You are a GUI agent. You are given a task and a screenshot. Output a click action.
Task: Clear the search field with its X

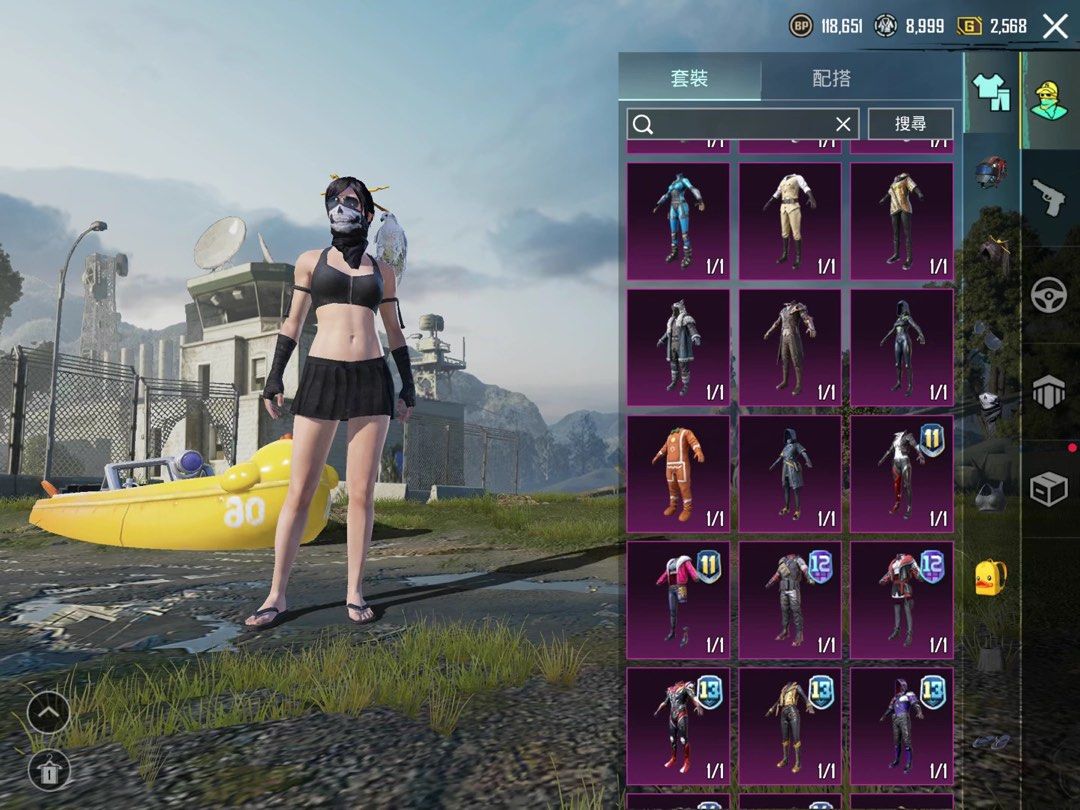pyautogui.click(x=843, y=124)
